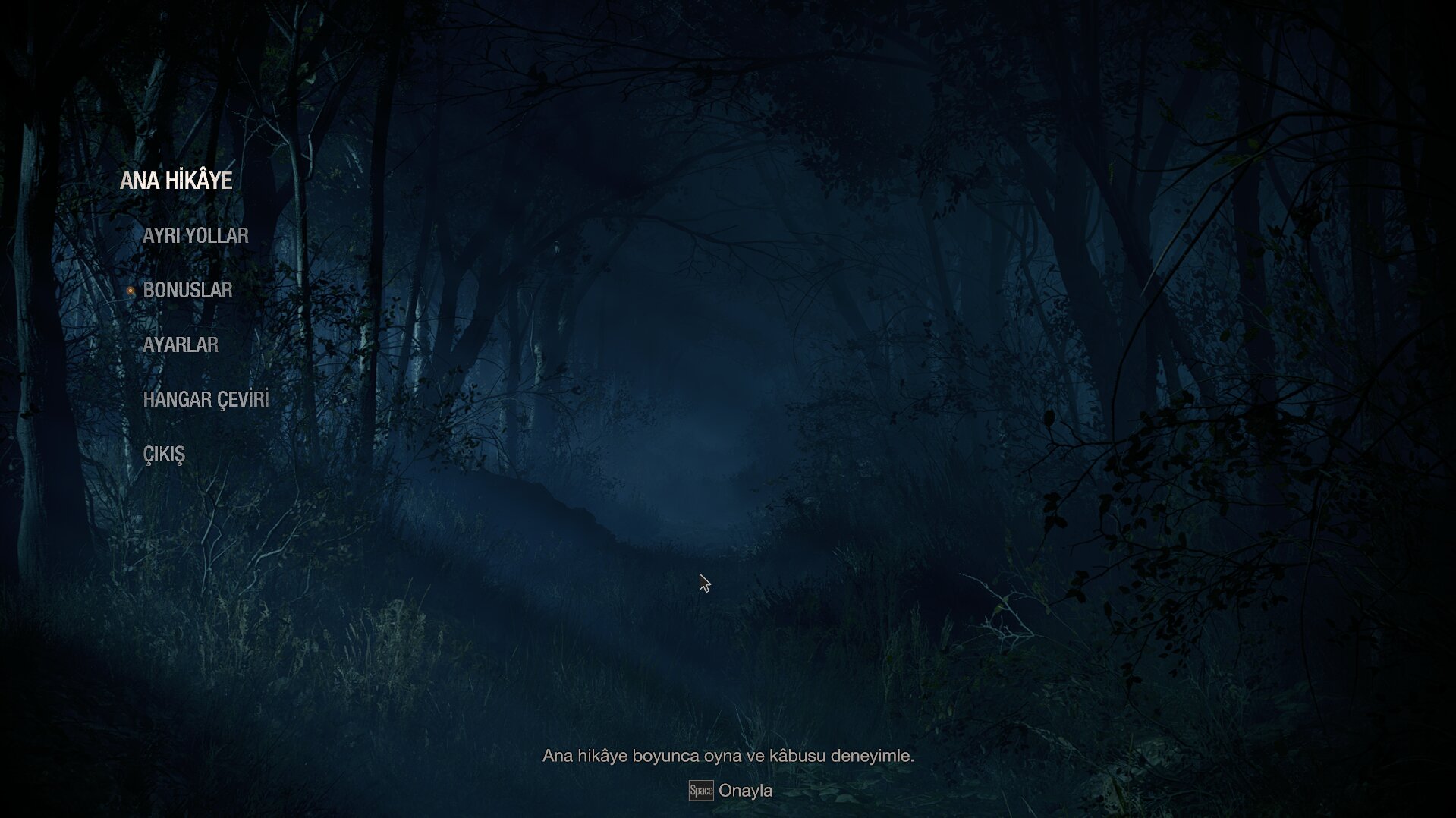Click ÇIKIŞ at the bottom of the list
Image resolution: width=1456 pixels, height=818 pixels.
point(163,453)
